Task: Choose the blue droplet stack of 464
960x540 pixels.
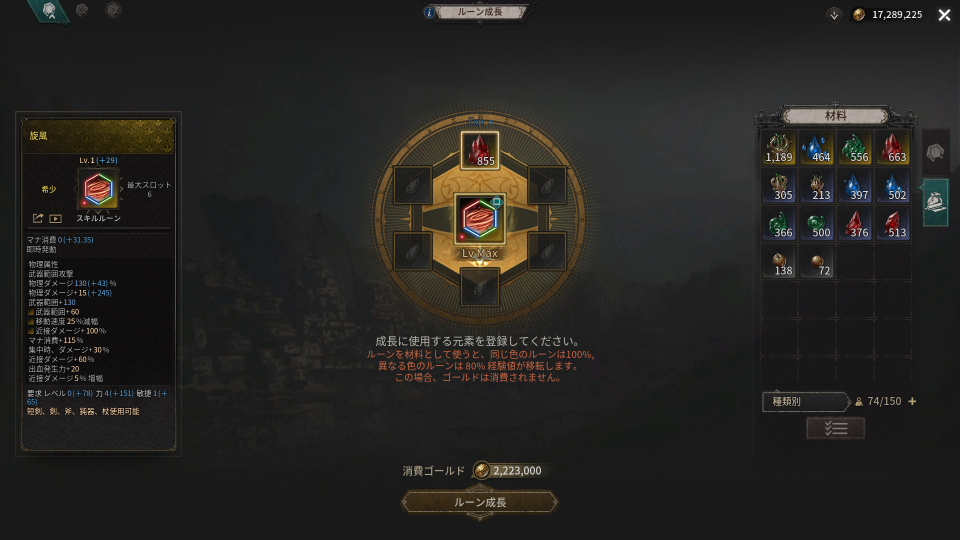Action: [817, 148]
